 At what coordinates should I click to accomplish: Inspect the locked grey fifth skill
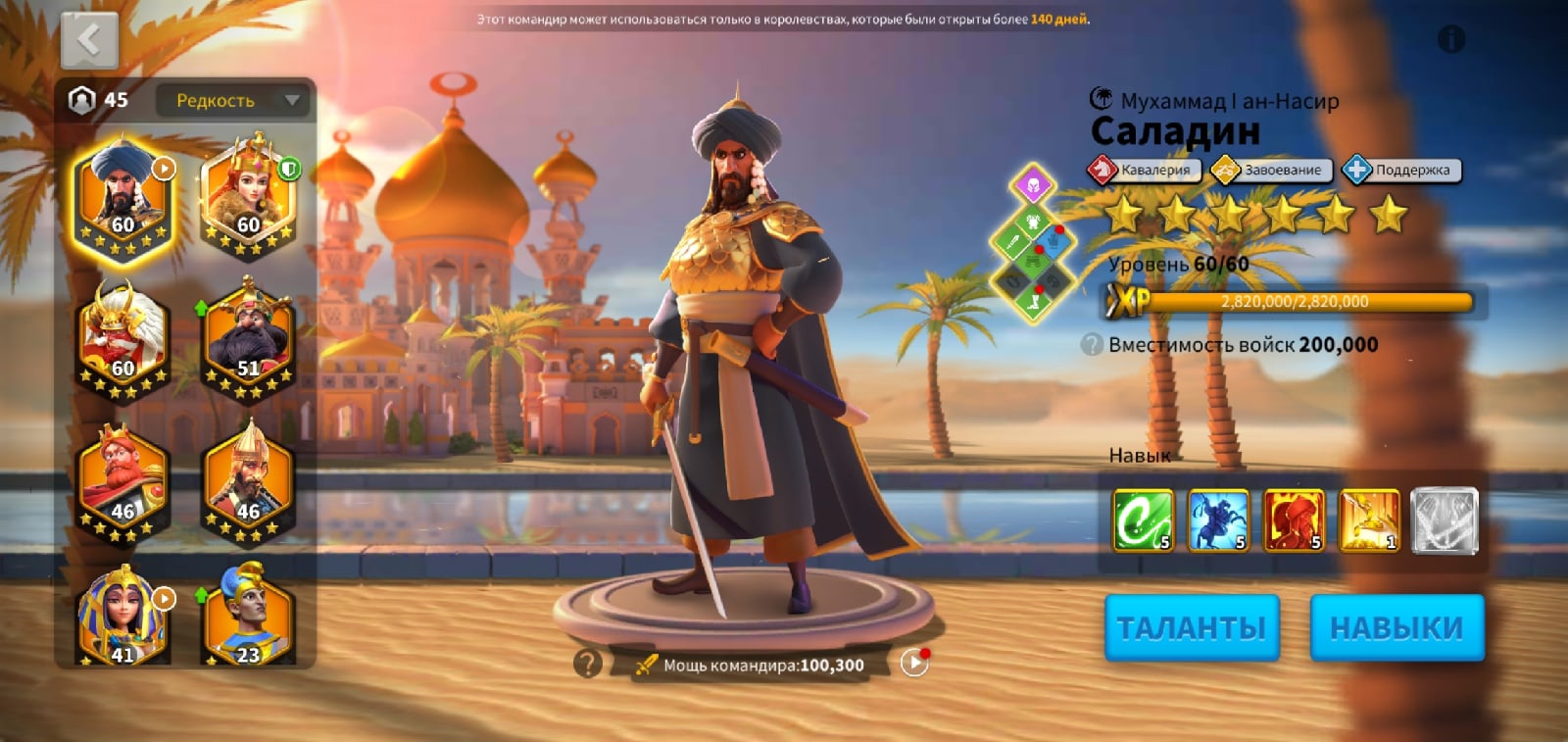pyautogui.click(x=1444, y=519)
